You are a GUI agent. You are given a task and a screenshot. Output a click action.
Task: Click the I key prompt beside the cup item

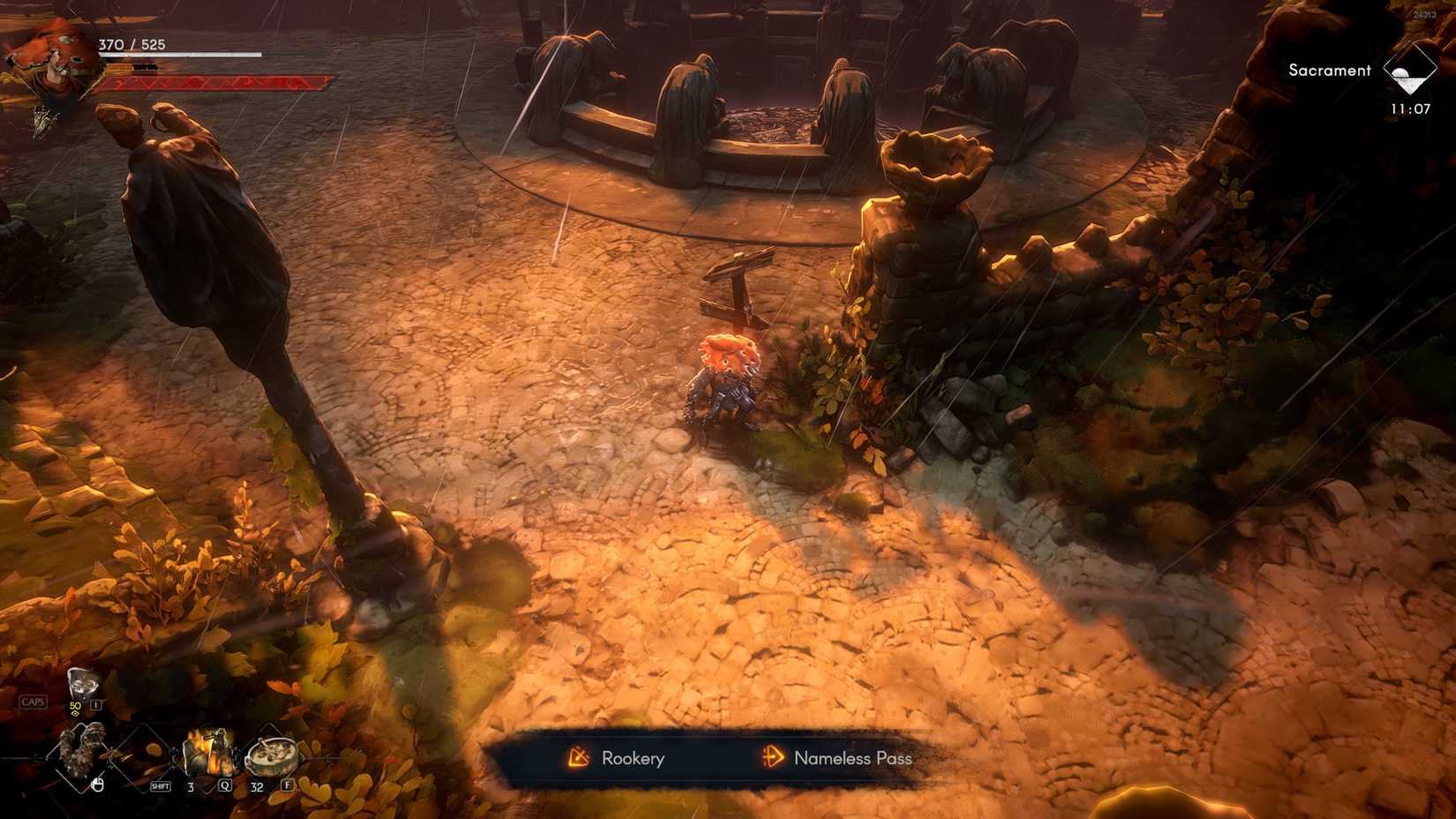coord(95,704)
